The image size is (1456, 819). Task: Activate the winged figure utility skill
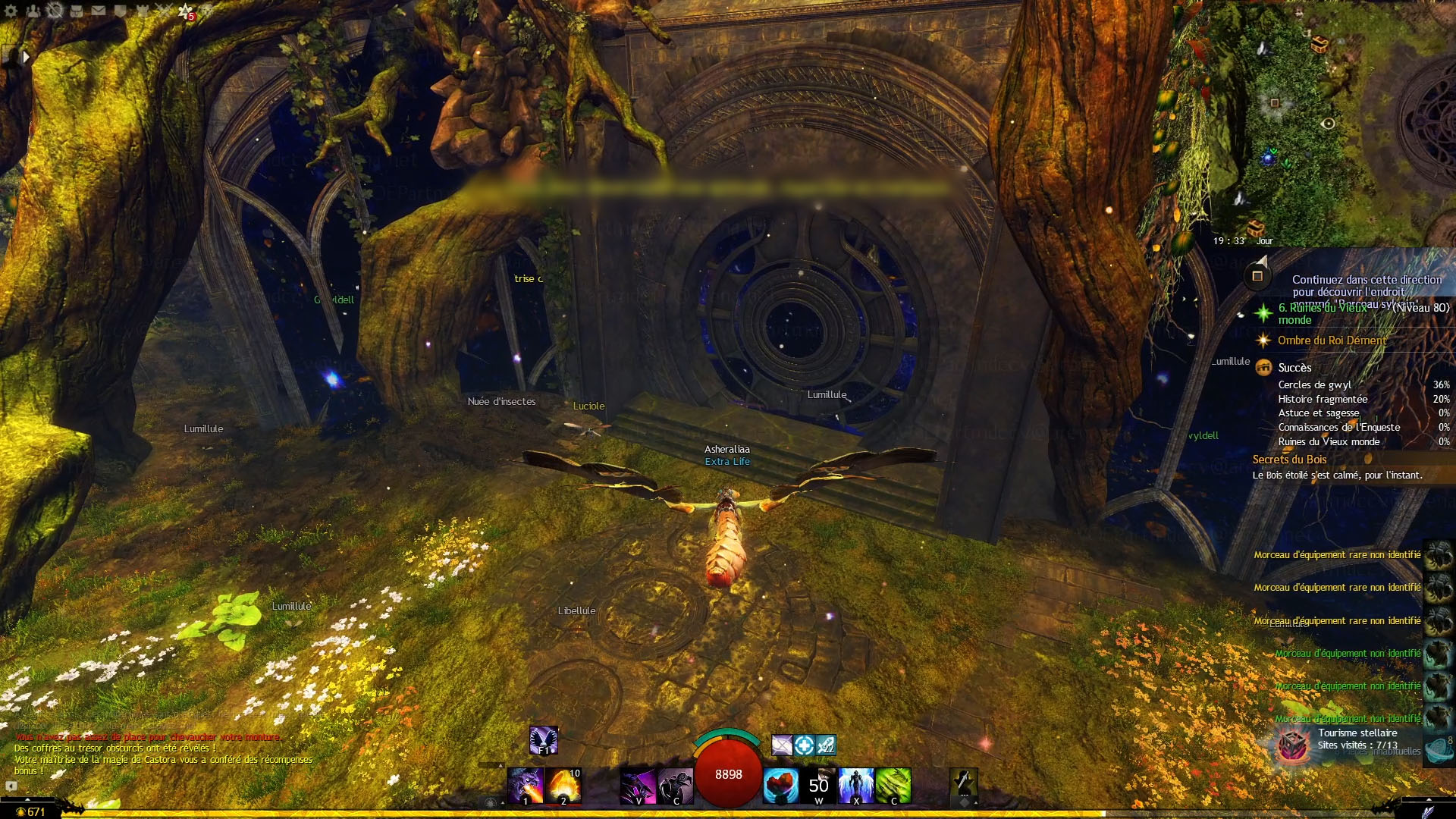[x=856, y=785]
